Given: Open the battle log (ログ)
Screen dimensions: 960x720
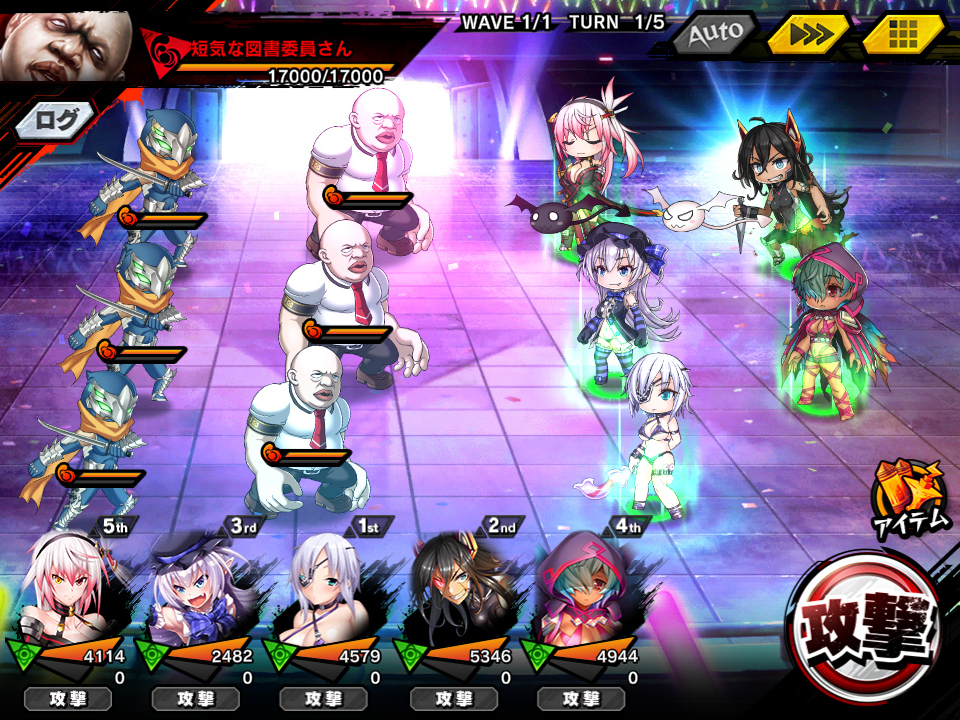Looking at the screenshot, I should 55,121.
